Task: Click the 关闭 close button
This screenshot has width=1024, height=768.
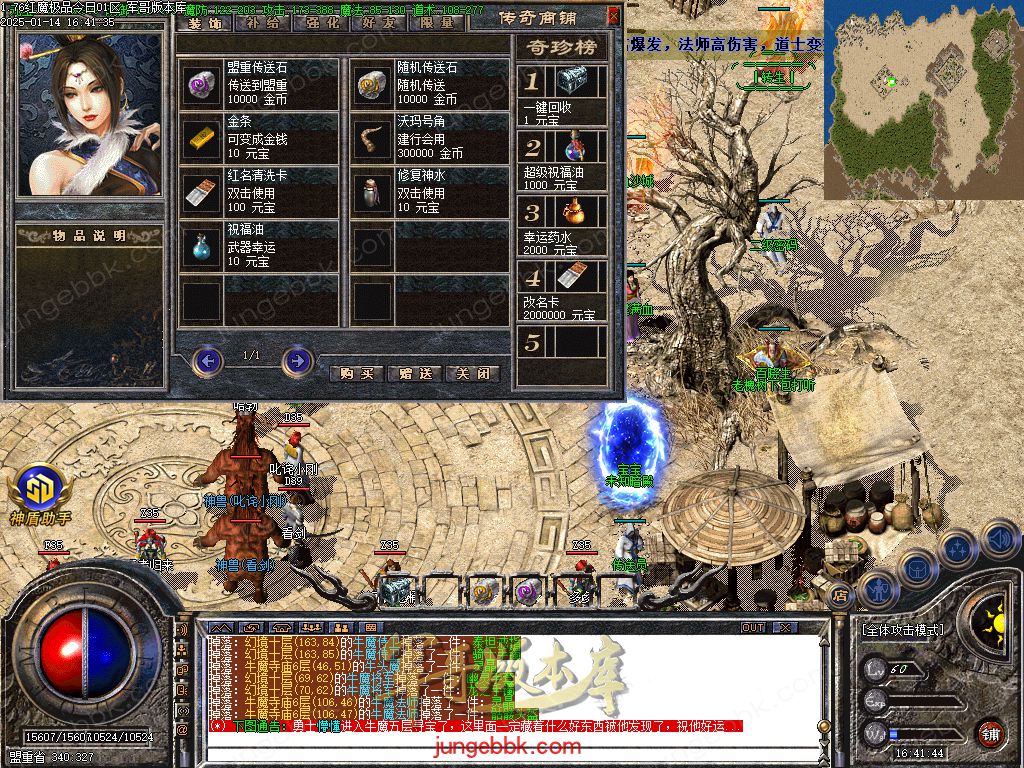Action: 471,373
